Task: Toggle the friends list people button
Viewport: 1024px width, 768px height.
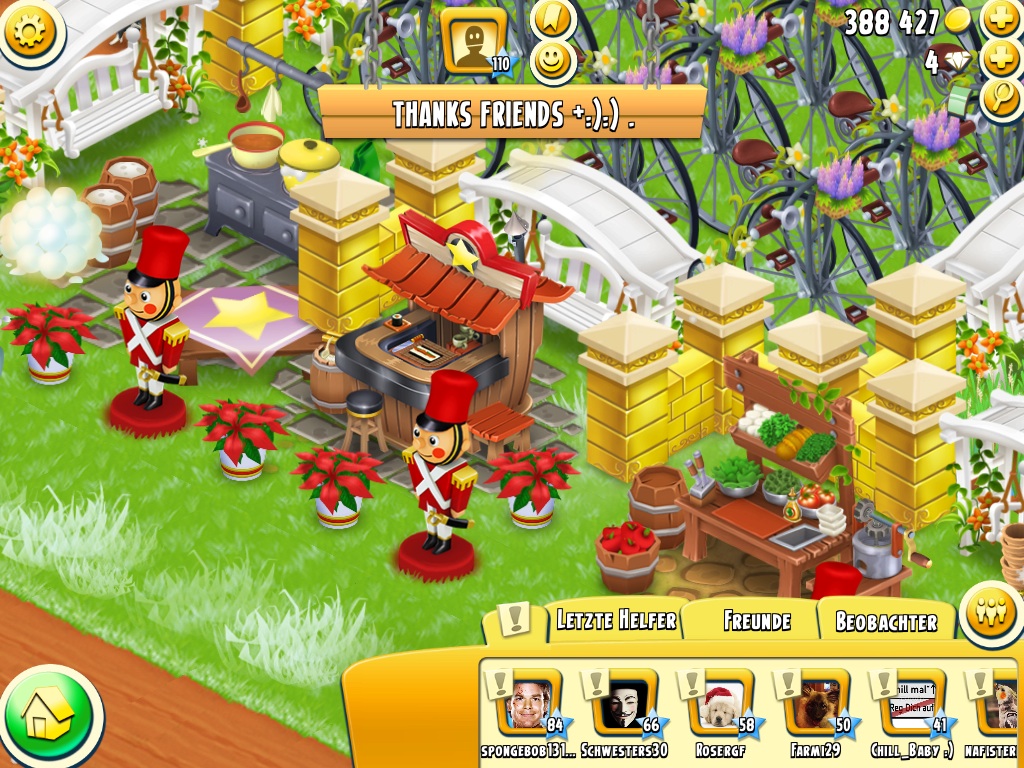Action: [x=990, y=613]
